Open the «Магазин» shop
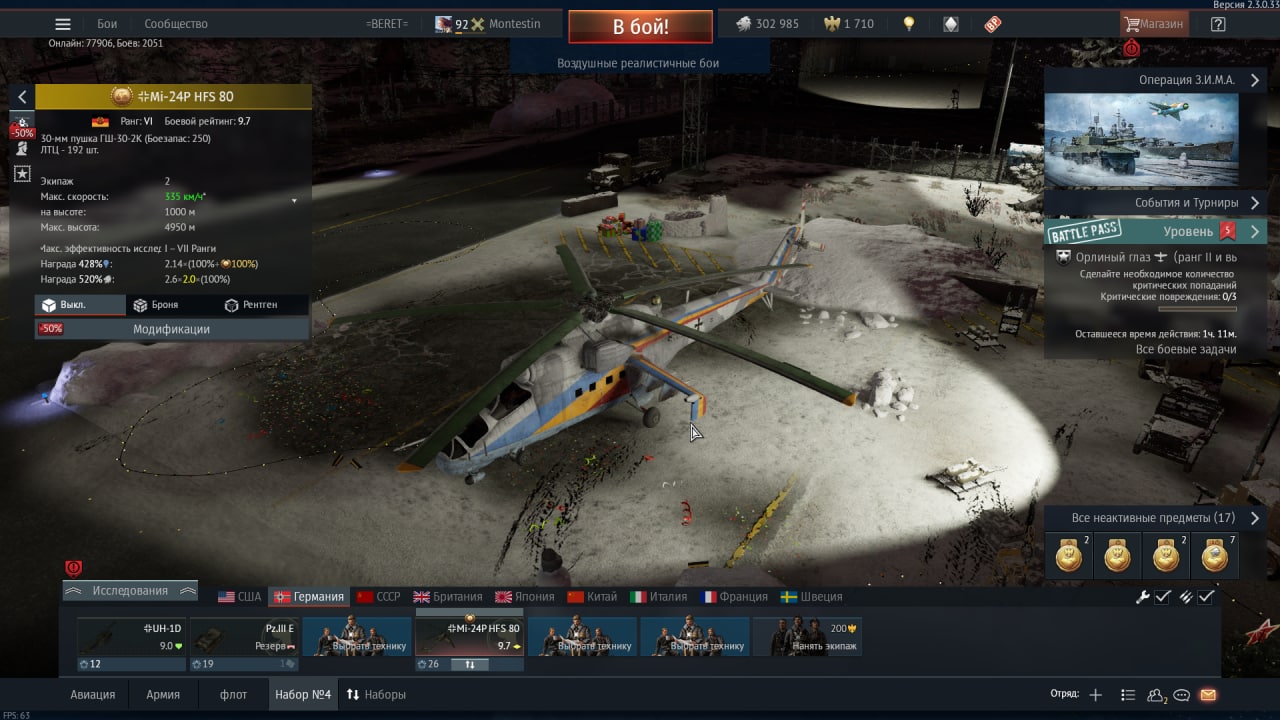 coord(1154,24)
